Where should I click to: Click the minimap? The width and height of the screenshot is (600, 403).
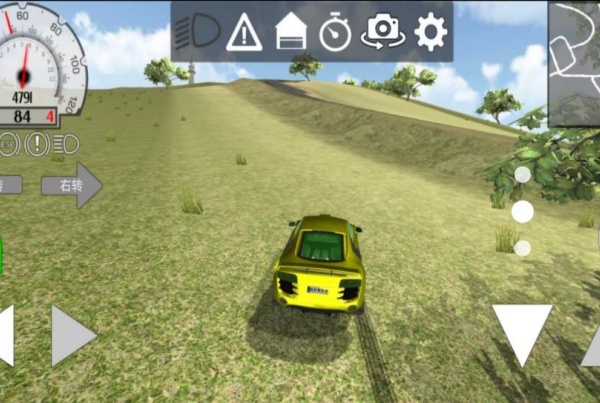[574, 63]
